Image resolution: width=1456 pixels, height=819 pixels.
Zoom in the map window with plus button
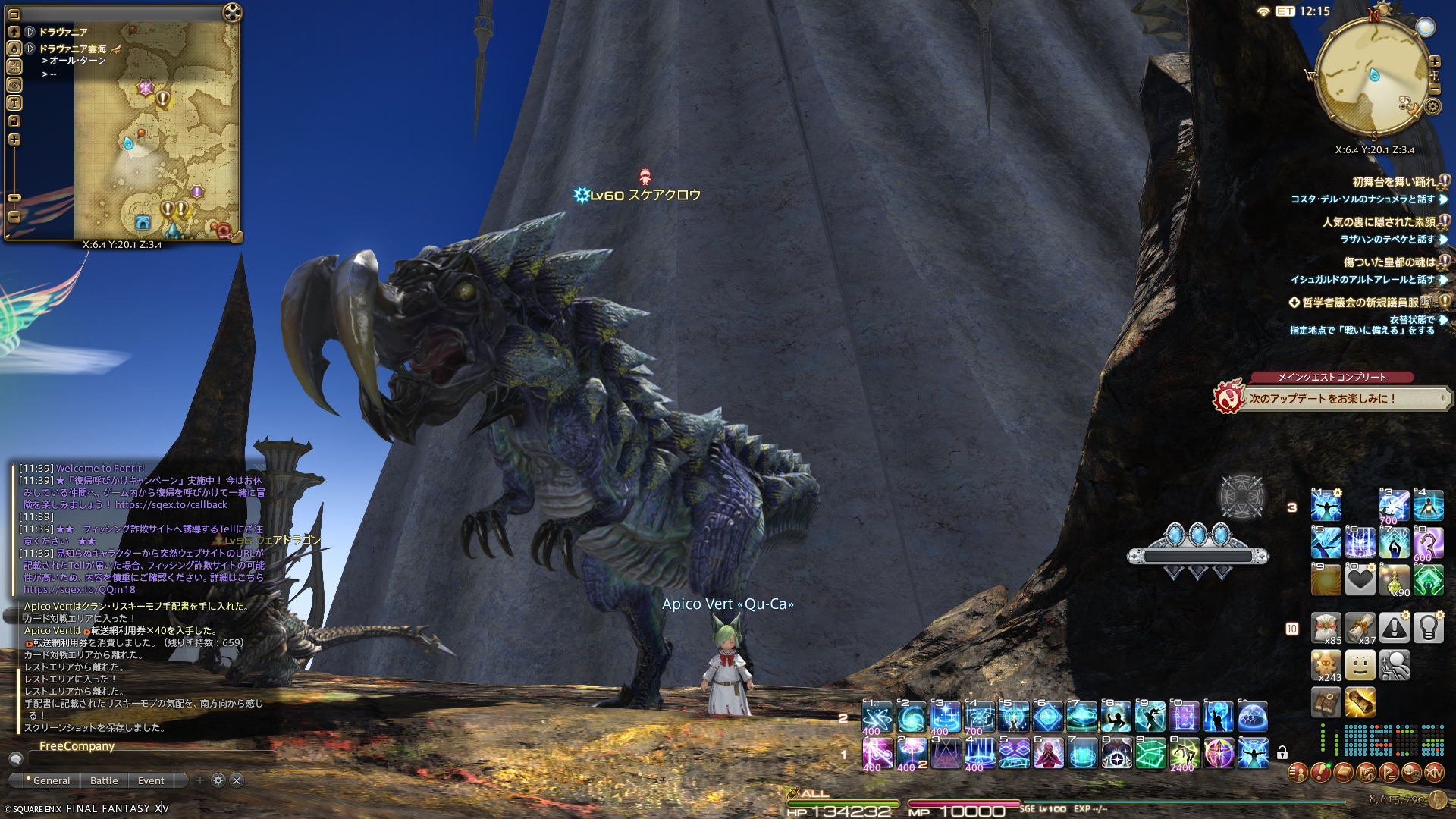pos(14,140)
